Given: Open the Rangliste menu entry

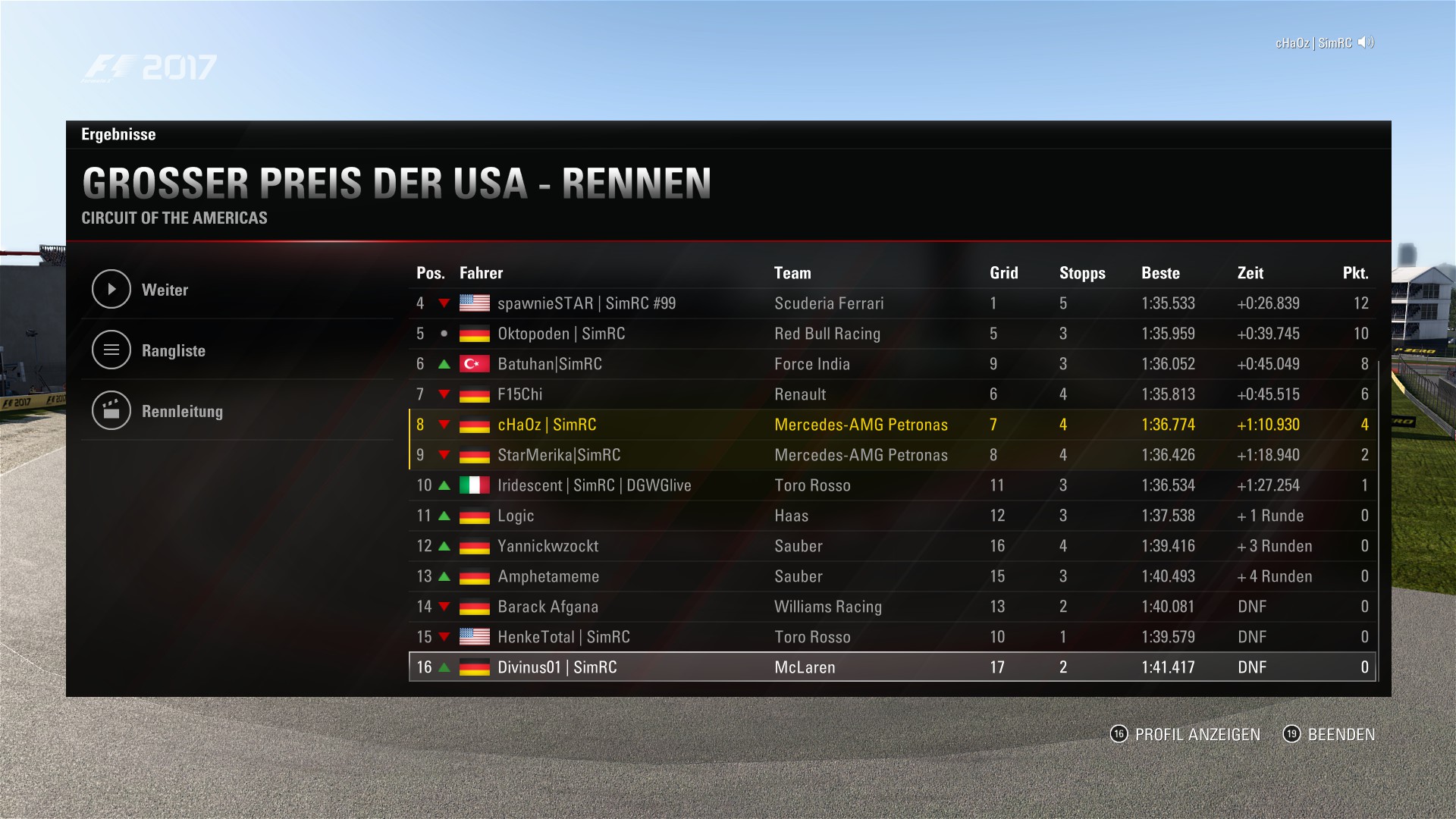Looking at the screenshot, I should [173, 350].
